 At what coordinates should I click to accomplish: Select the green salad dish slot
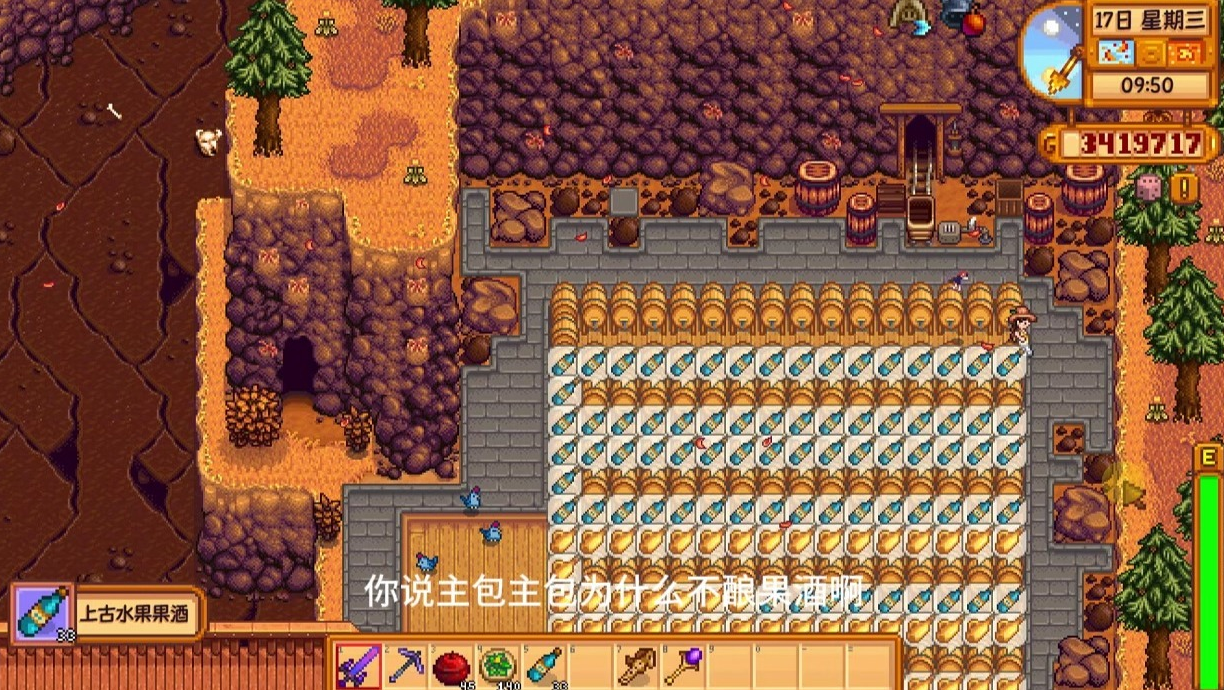(498, 665)
